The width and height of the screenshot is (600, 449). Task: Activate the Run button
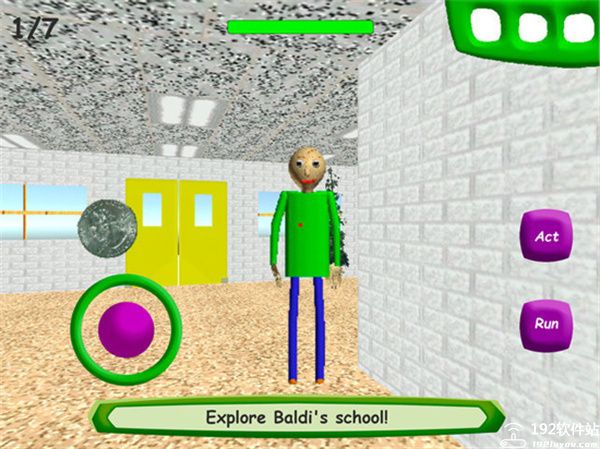point(546,324)
